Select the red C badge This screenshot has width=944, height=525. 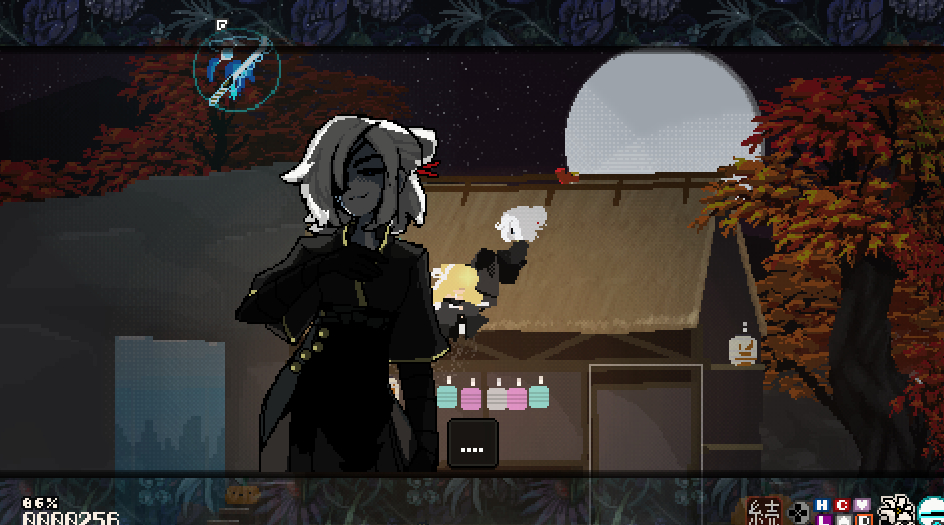click(842, 505)
